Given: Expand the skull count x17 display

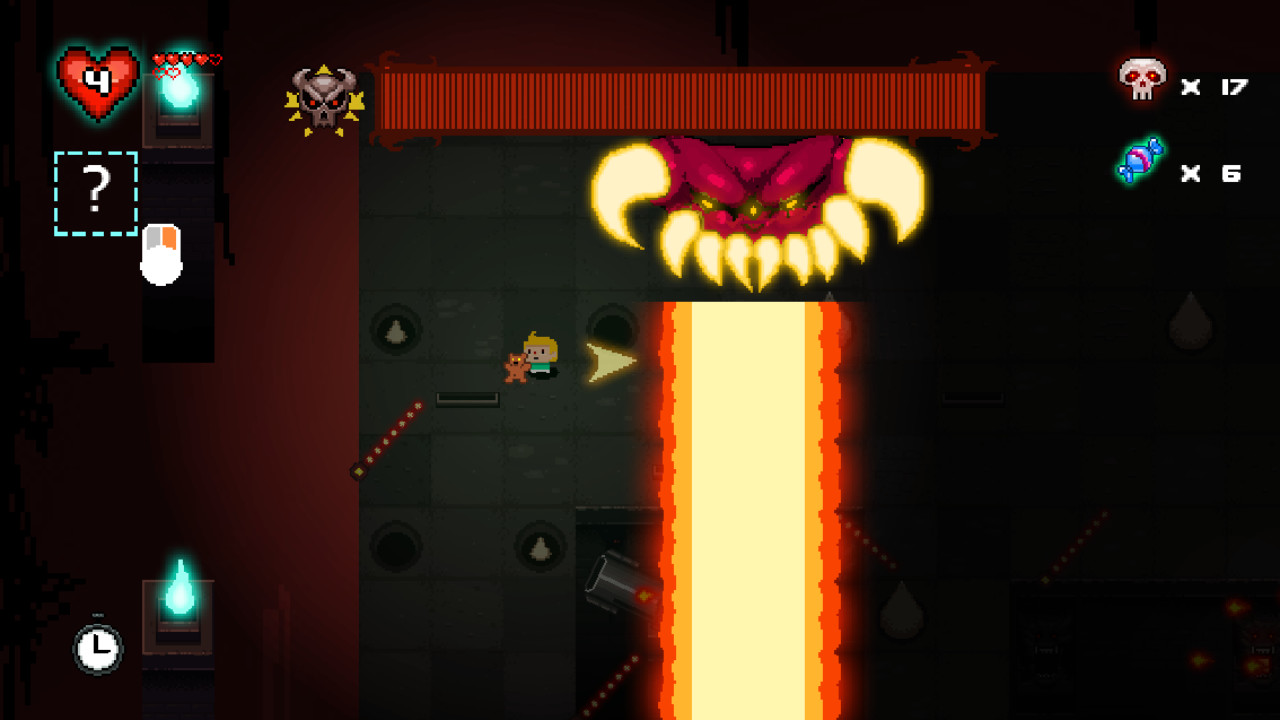Looking at the screenshot, I should [1215, 87].
